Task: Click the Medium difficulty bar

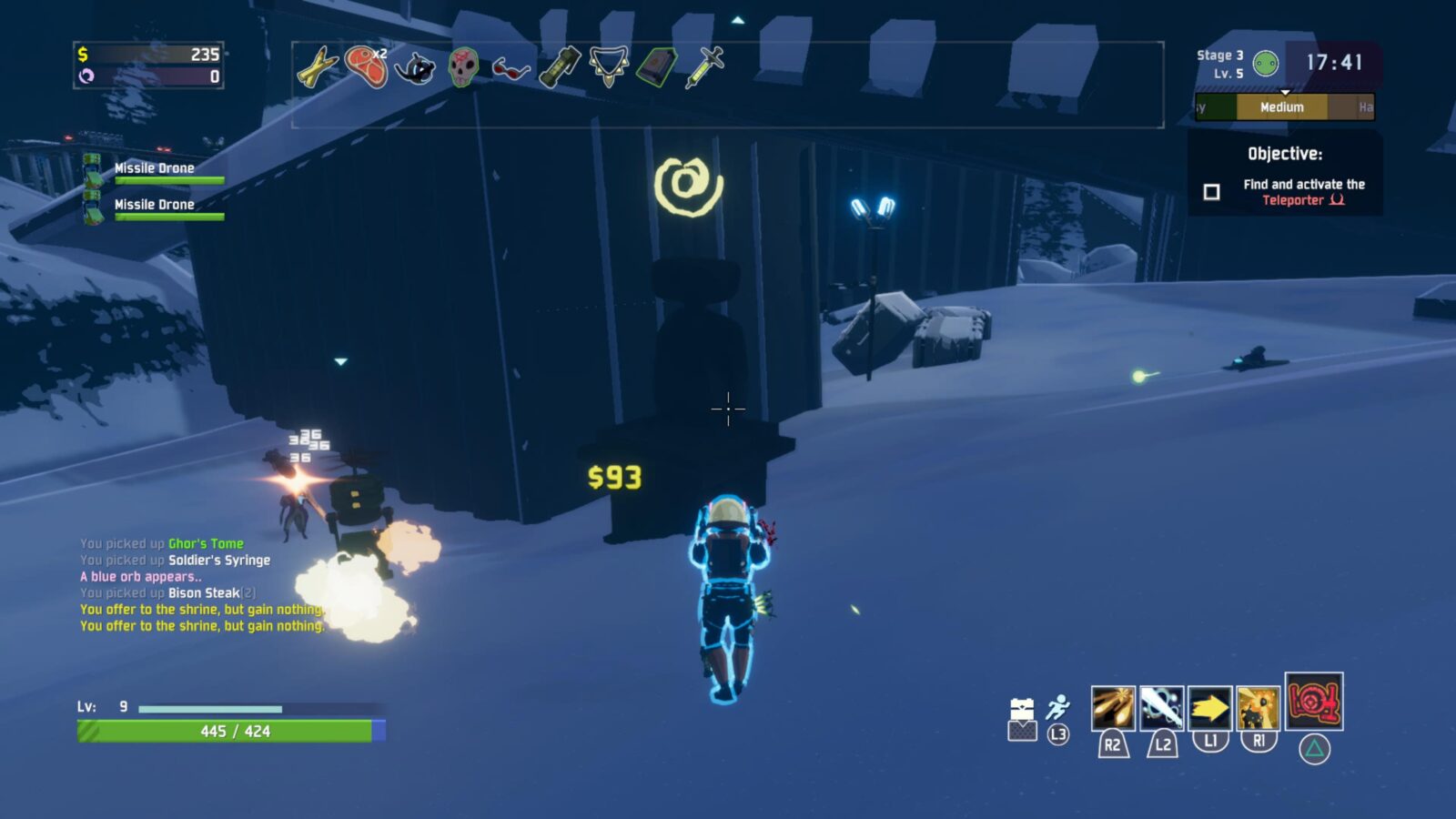Action: coord(1281,107)
